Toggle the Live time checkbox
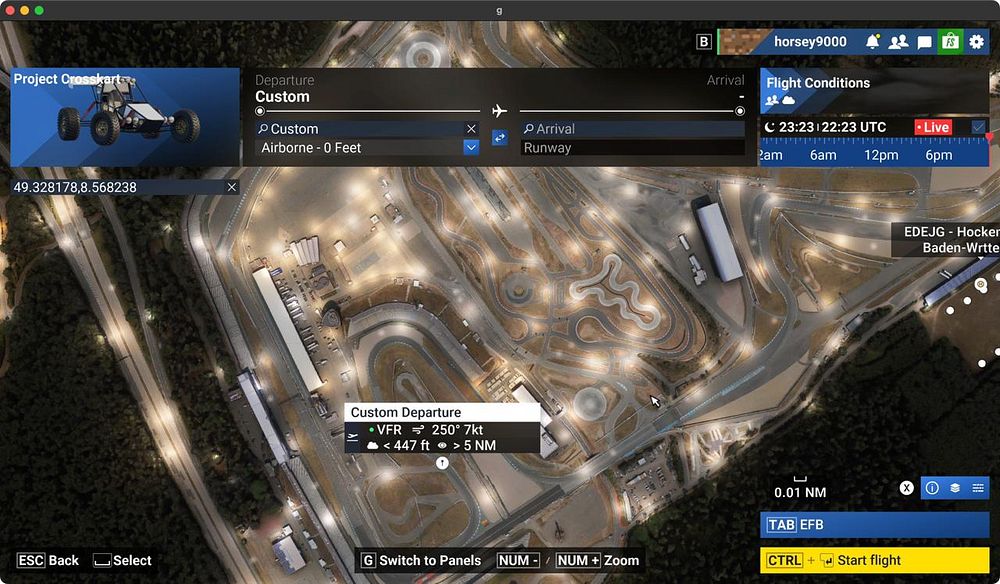 (978, 127)
